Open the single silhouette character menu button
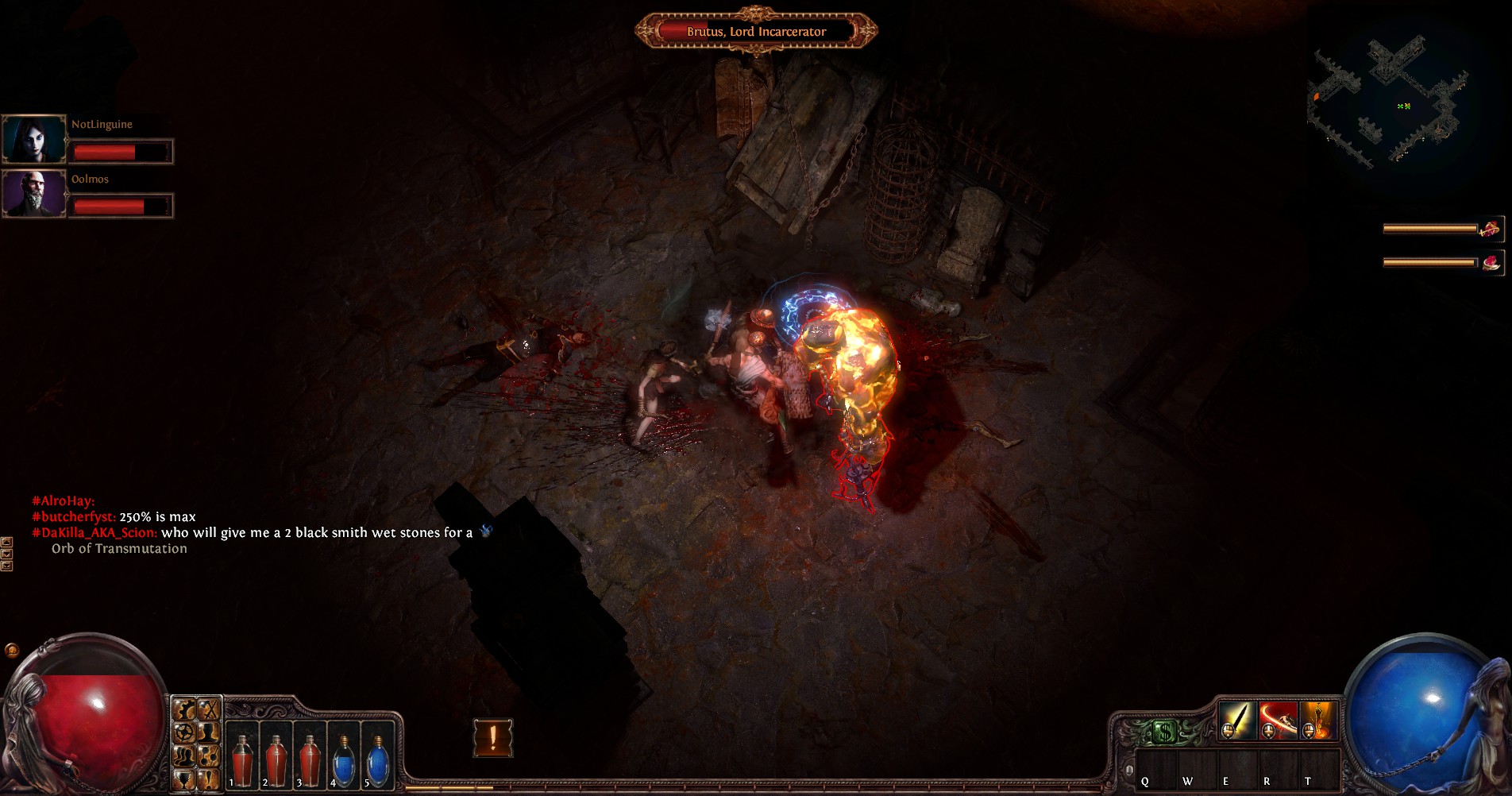 208,732
